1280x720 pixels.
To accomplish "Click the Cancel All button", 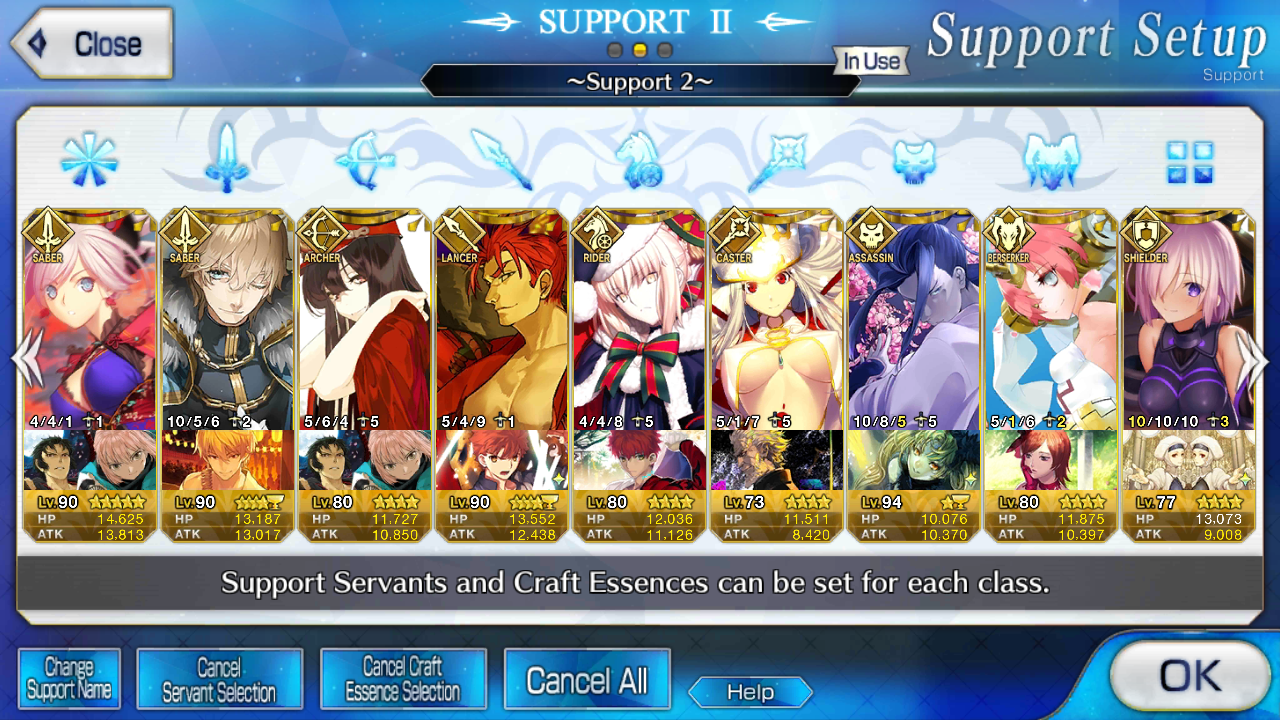I will point(587,681).
